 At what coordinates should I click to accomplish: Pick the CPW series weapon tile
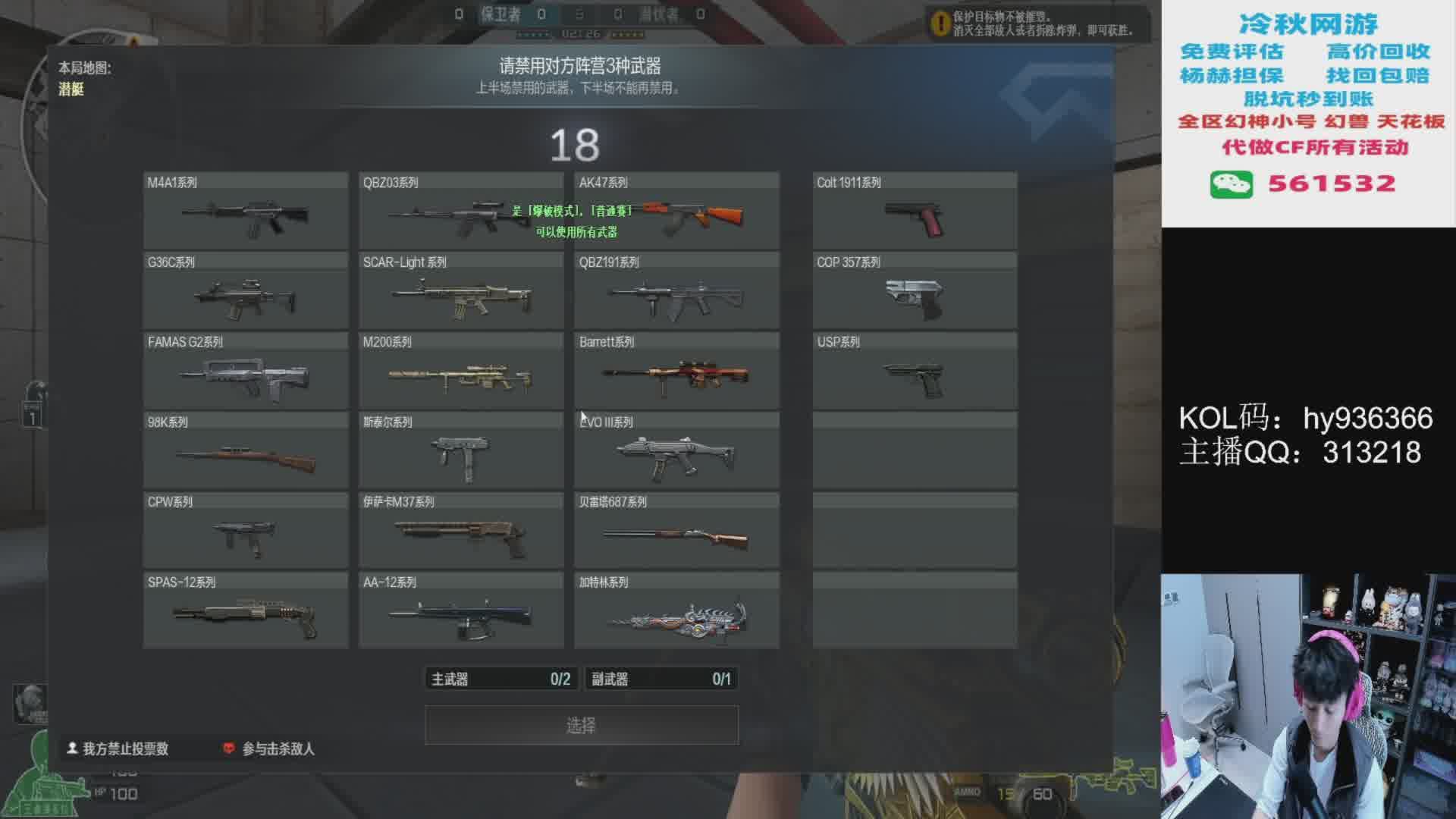coord(245,531)
